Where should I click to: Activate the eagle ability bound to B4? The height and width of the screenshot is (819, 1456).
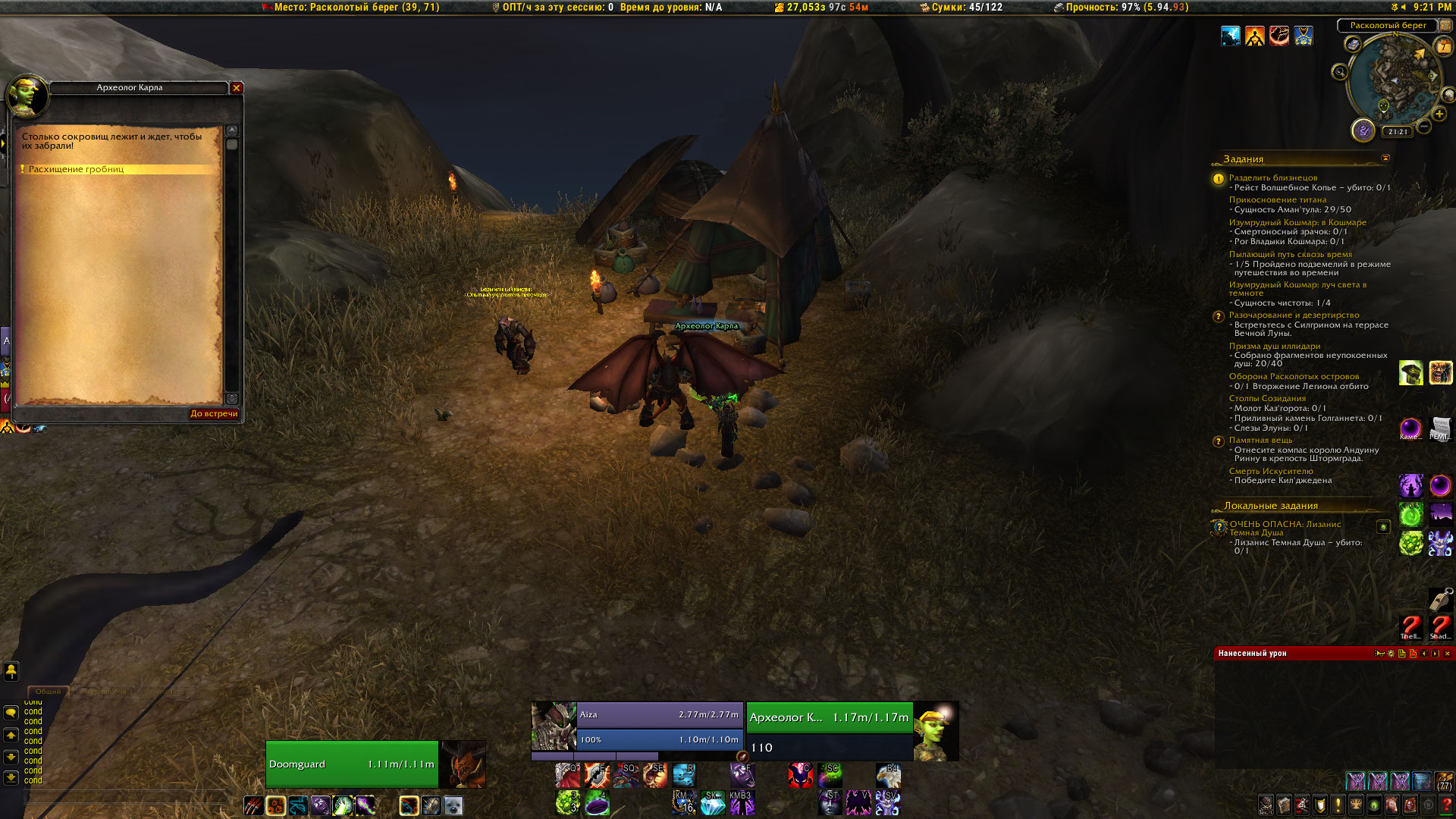click(888, 777)
